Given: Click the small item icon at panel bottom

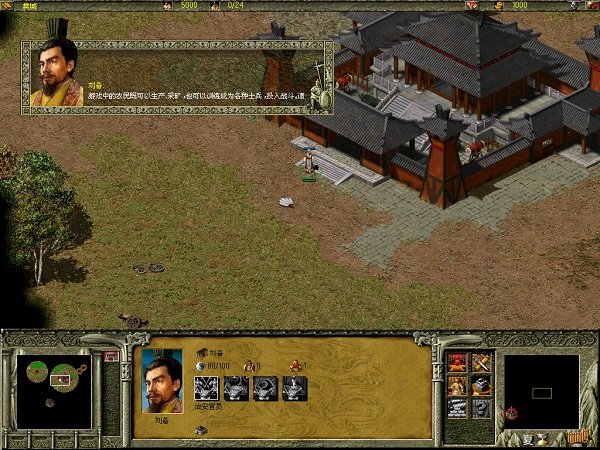Looking at the screenshot, I should [x=201, y=430].
